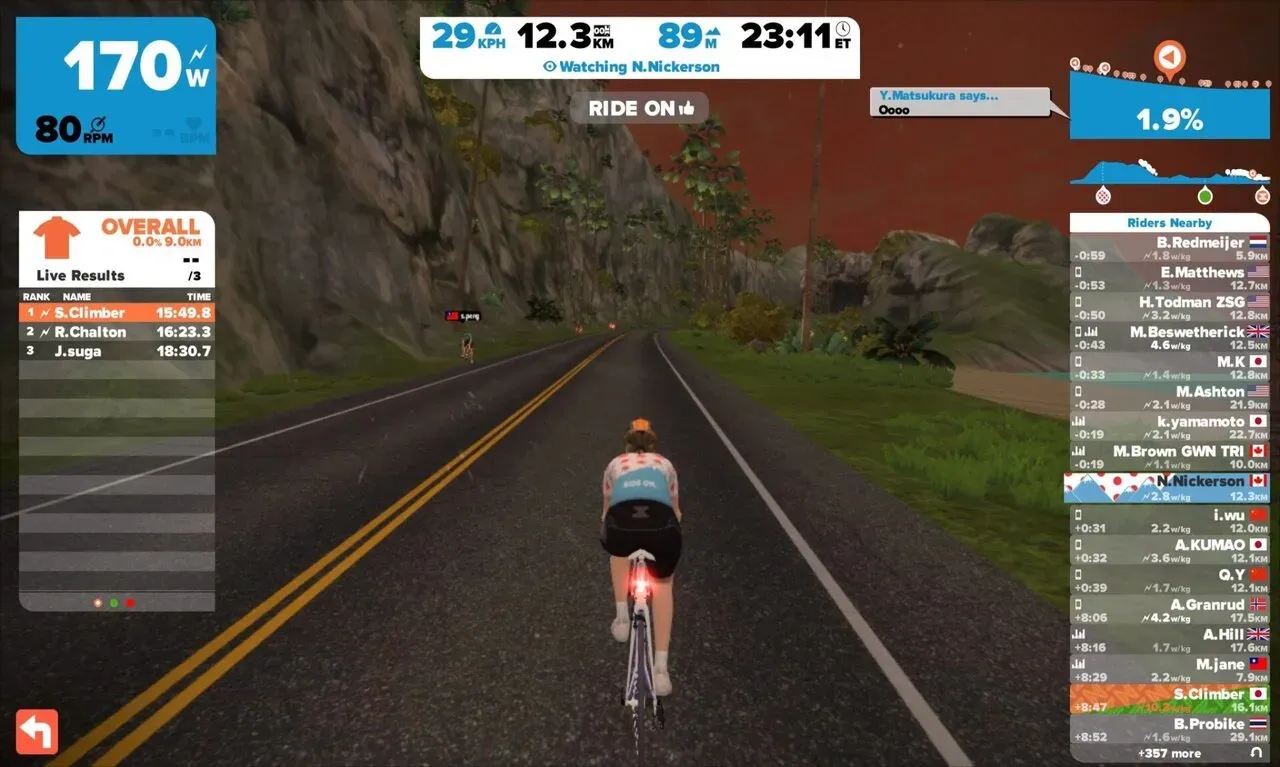
Task: Click the gradient map showing 1.9%
Action: [x=1169, y=103]
